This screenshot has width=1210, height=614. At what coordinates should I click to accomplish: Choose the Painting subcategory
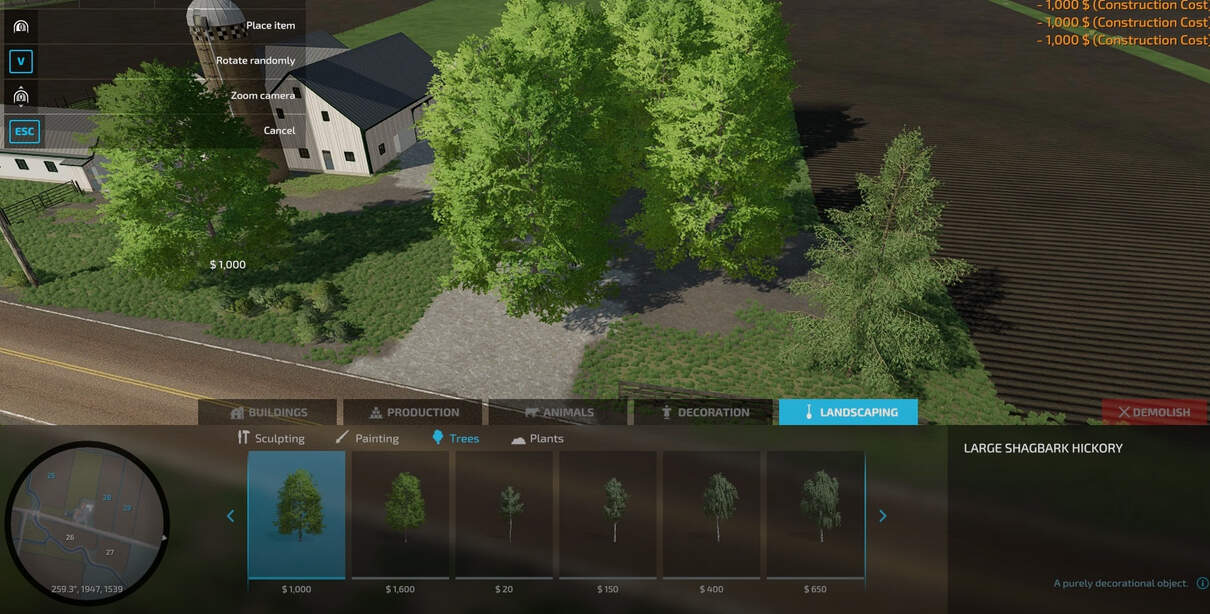pyautogui.click(x=367, y=438)
